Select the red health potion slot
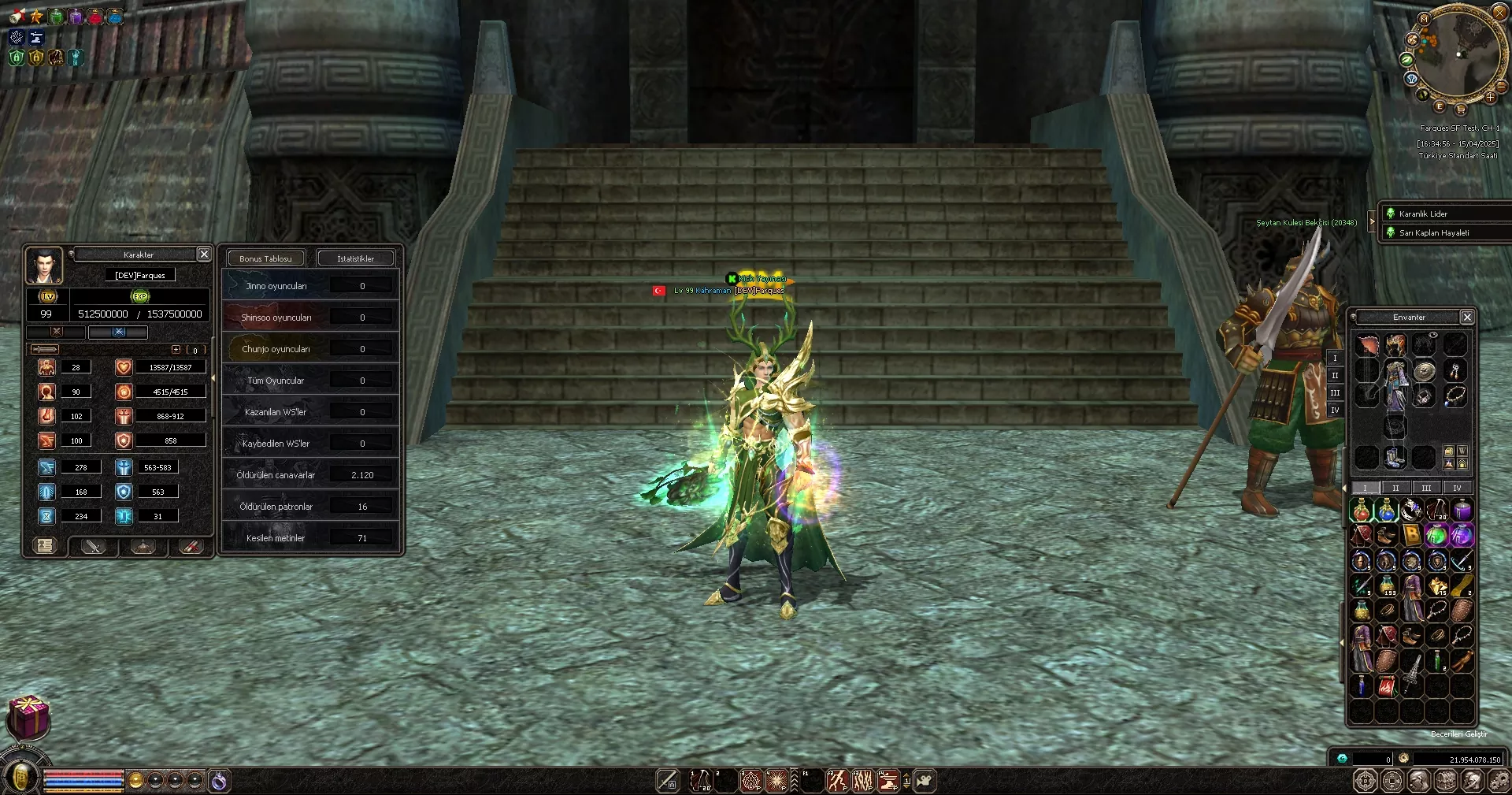The width and height of the screenshot is (1512, 795). [1362, 511]
